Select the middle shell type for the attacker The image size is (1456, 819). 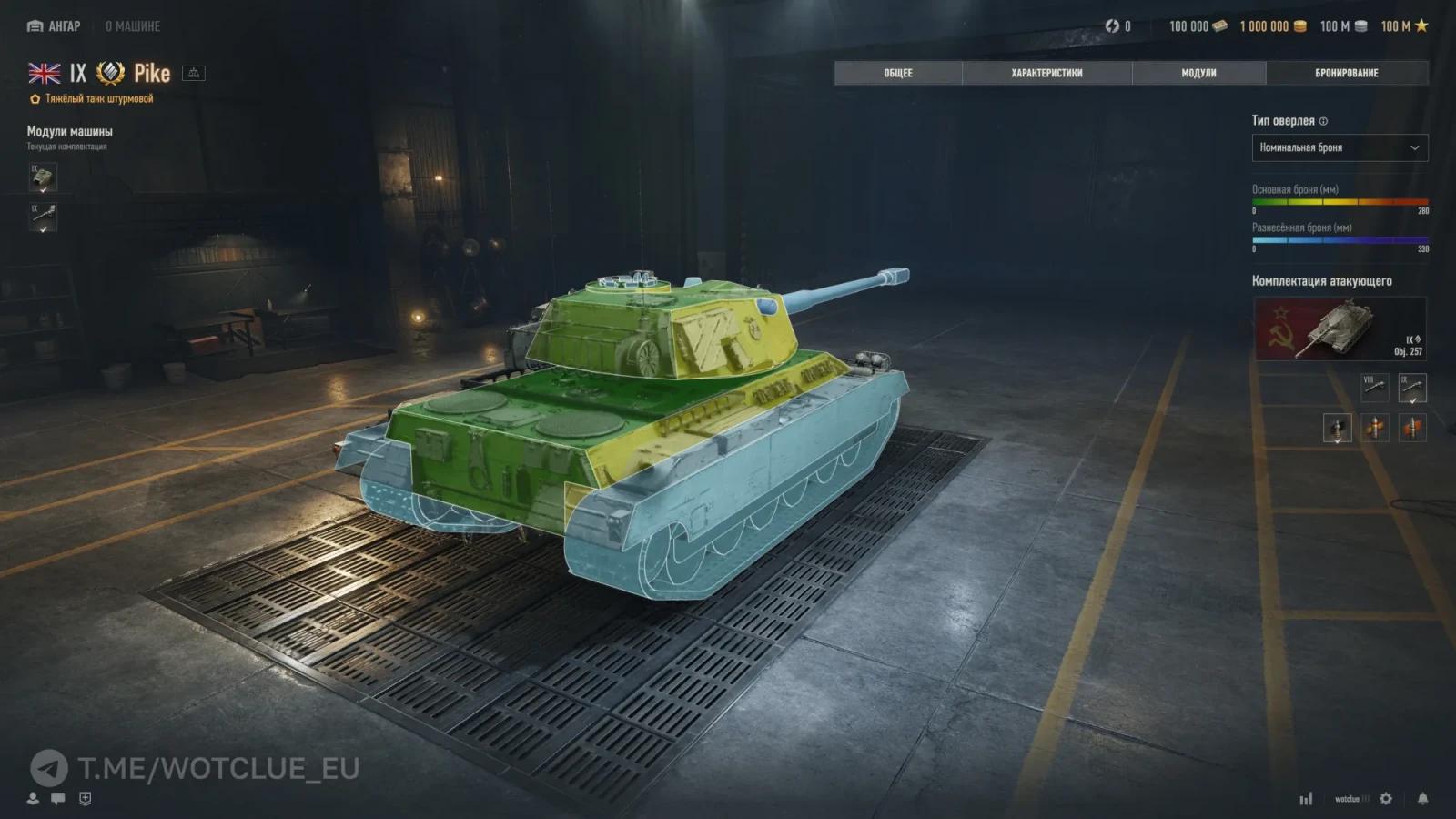tap(1375, 428)
